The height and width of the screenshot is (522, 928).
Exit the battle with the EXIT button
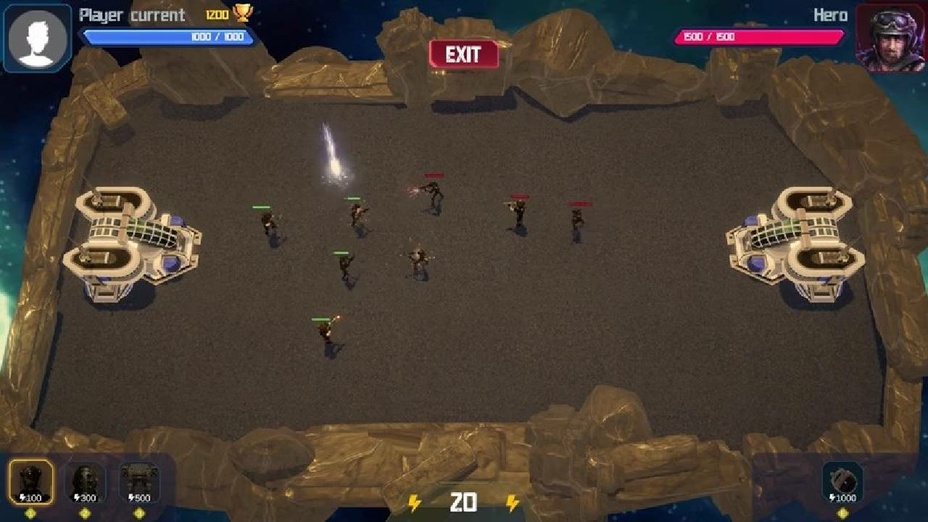(x=463, y=54)
